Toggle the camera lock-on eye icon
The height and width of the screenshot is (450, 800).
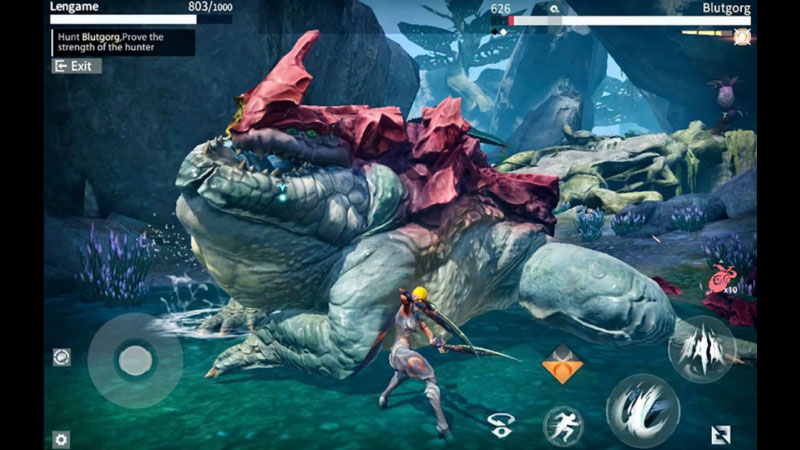coord(501,424)
